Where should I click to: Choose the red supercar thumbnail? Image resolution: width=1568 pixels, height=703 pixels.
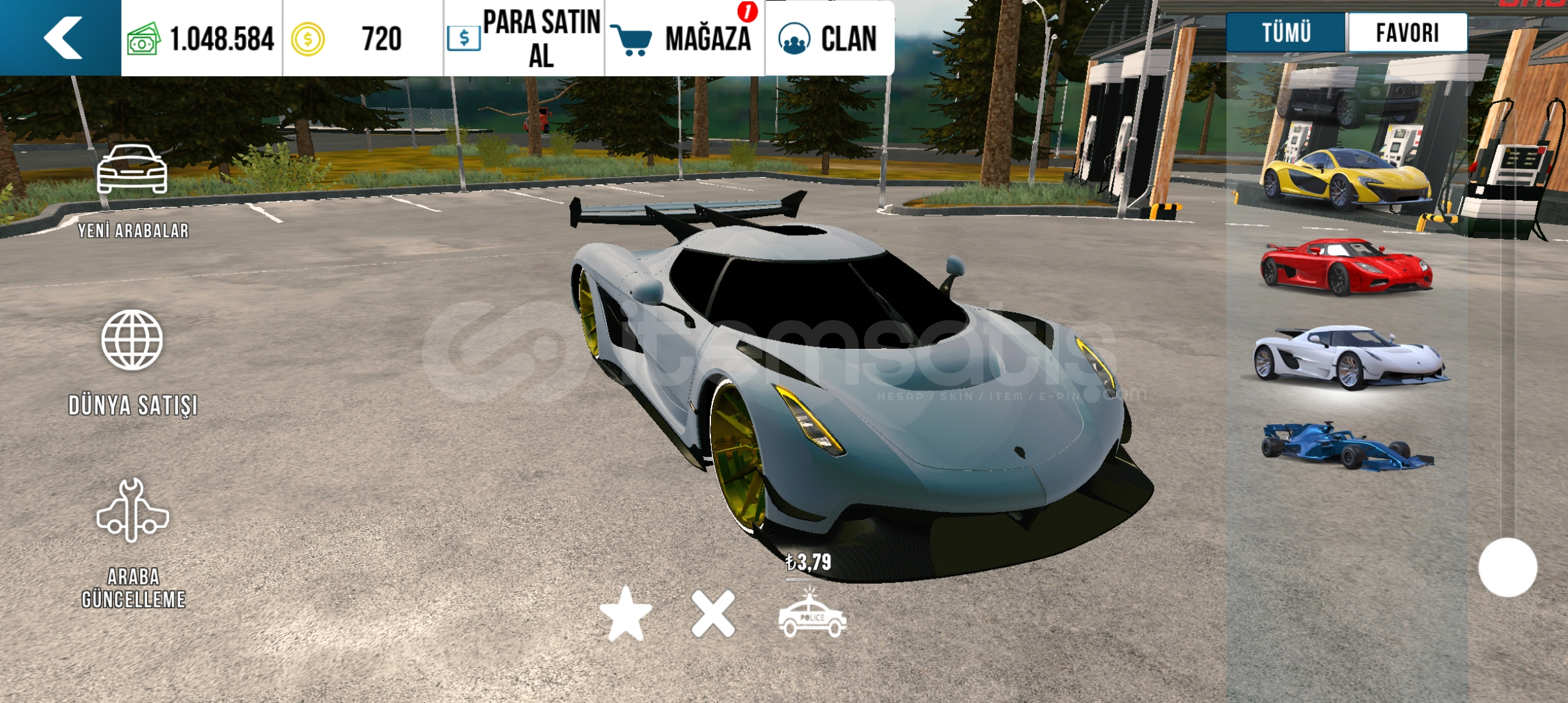click(x=1346, y=267)
